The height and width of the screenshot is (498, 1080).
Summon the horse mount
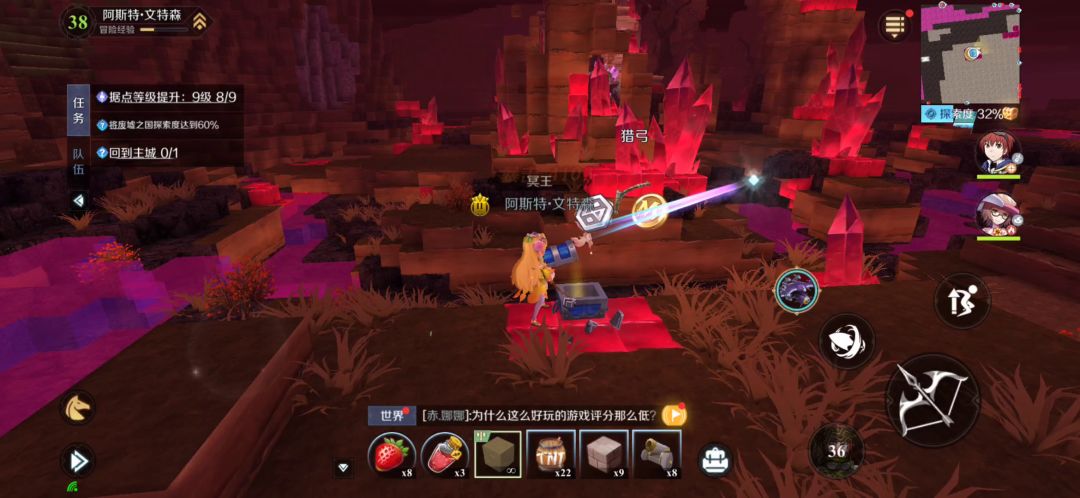point(77,406)
